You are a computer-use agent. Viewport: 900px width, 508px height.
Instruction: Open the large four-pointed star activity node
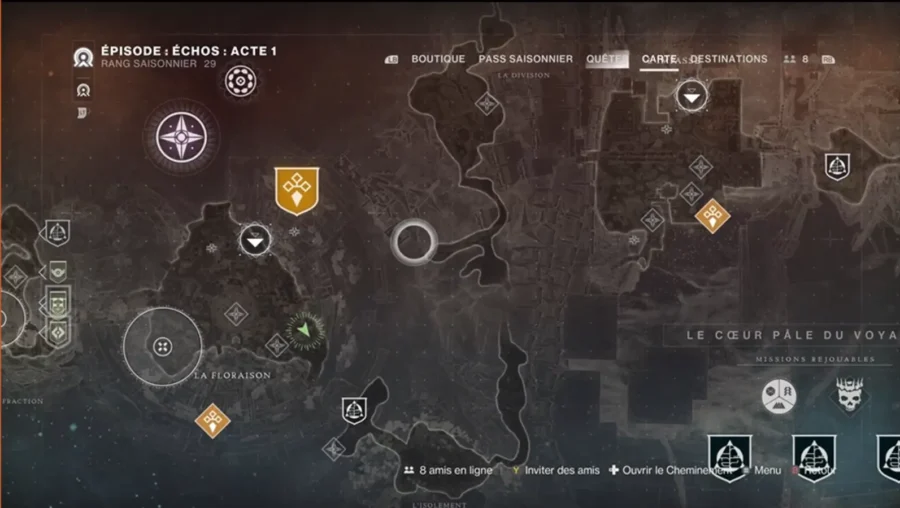(x=180, y=136)
